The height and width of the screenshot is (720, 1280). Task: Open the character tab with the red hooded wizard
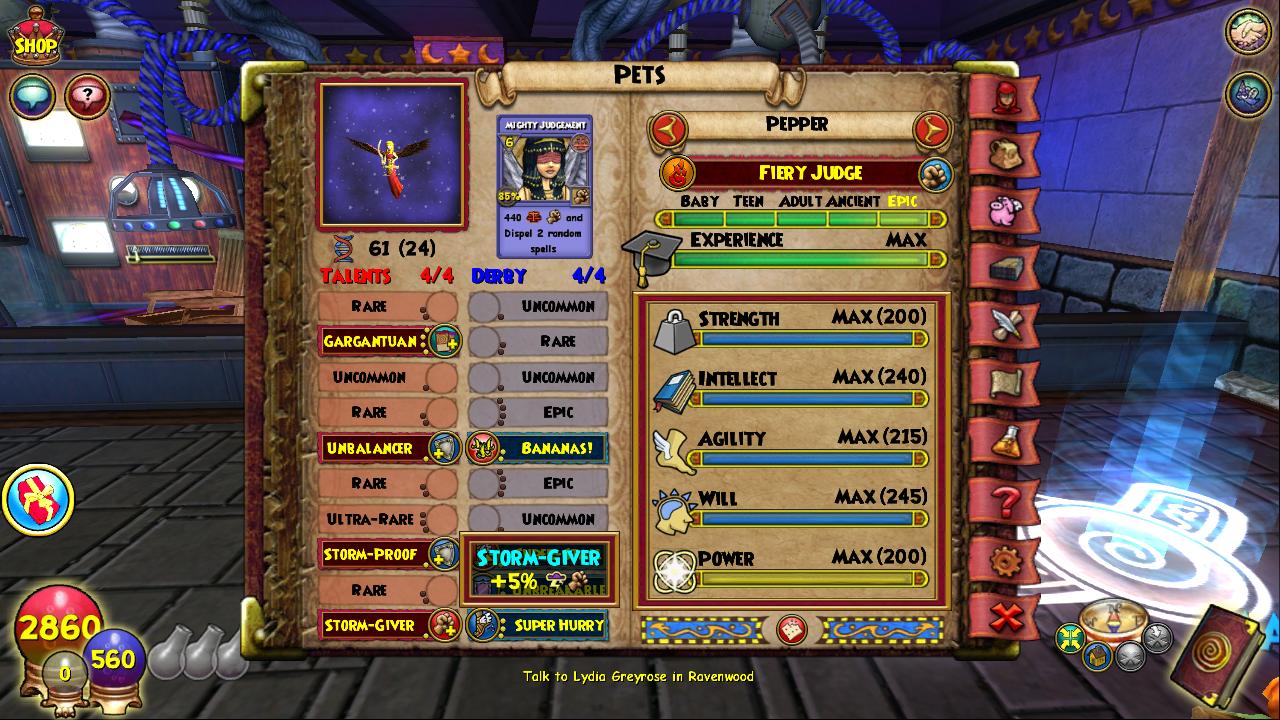[x=1005, y=97]
